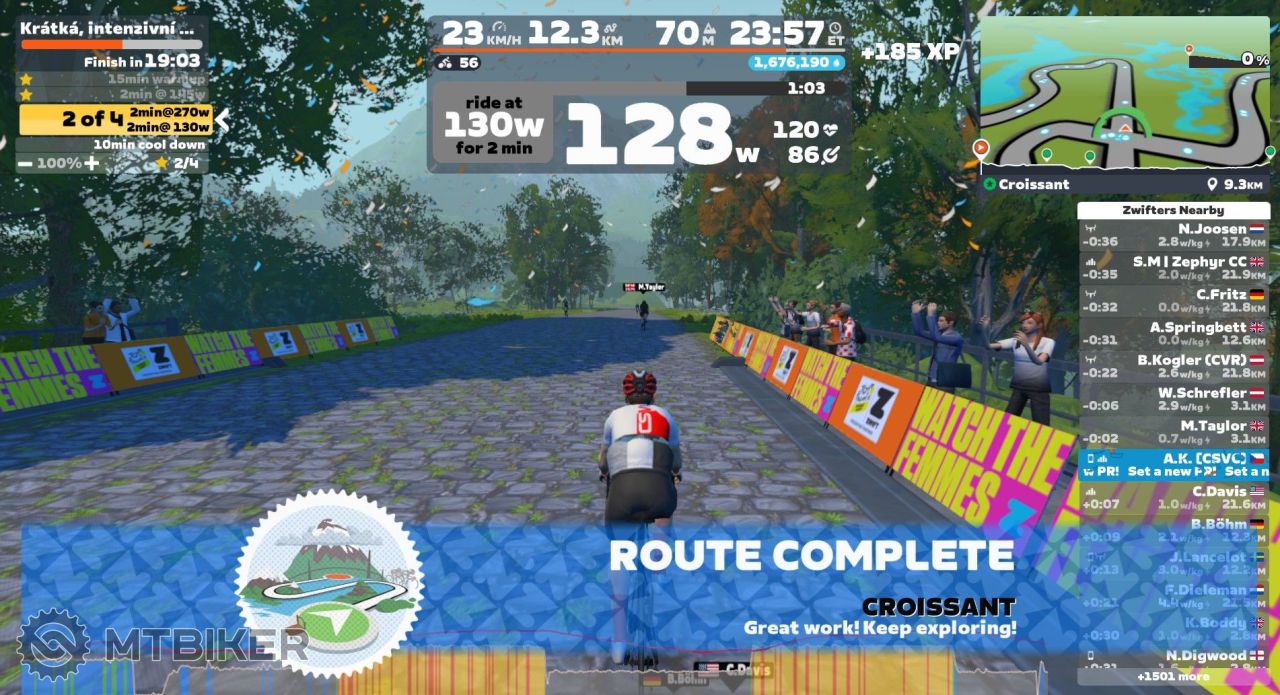Select highlighted A.K. [CSVC] rider row
Viewport: 1280px width, 695px height.
[x=1173, y=464]
